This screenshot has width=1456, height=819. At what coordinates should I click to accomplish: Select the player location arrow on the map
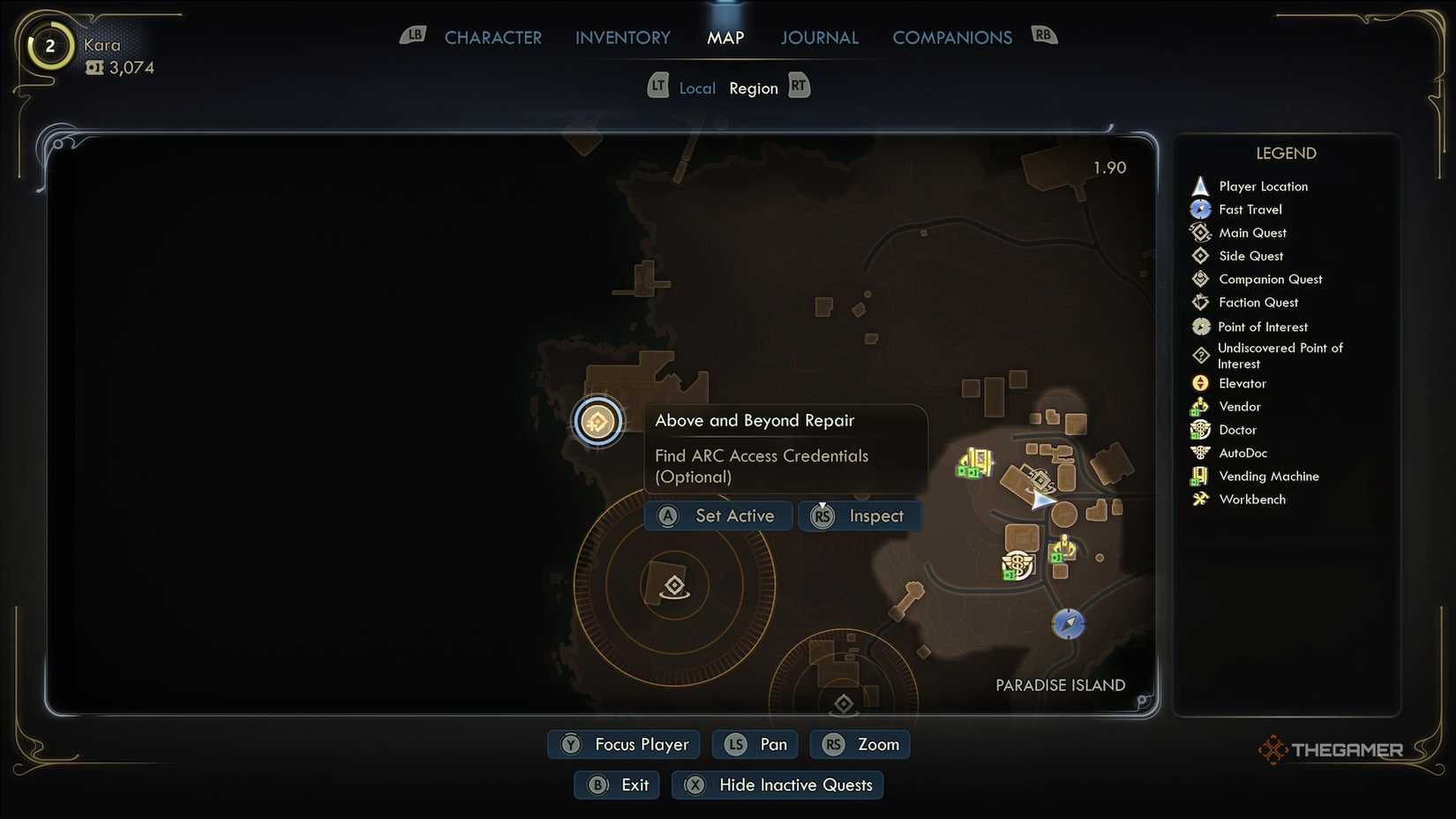pos(1042,500)
